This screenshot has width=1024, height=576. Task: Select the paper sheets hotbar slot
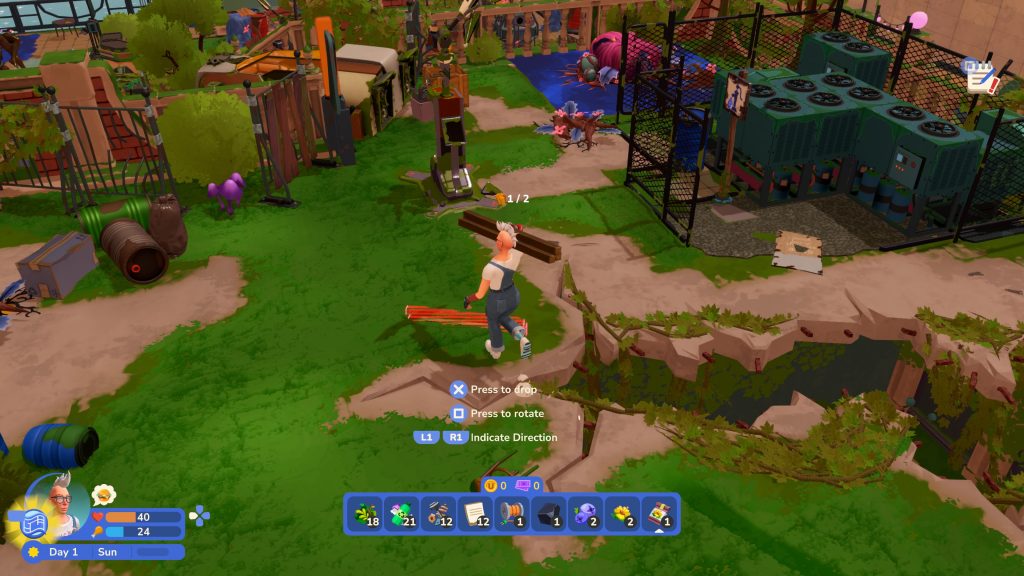tap(475, 514)
